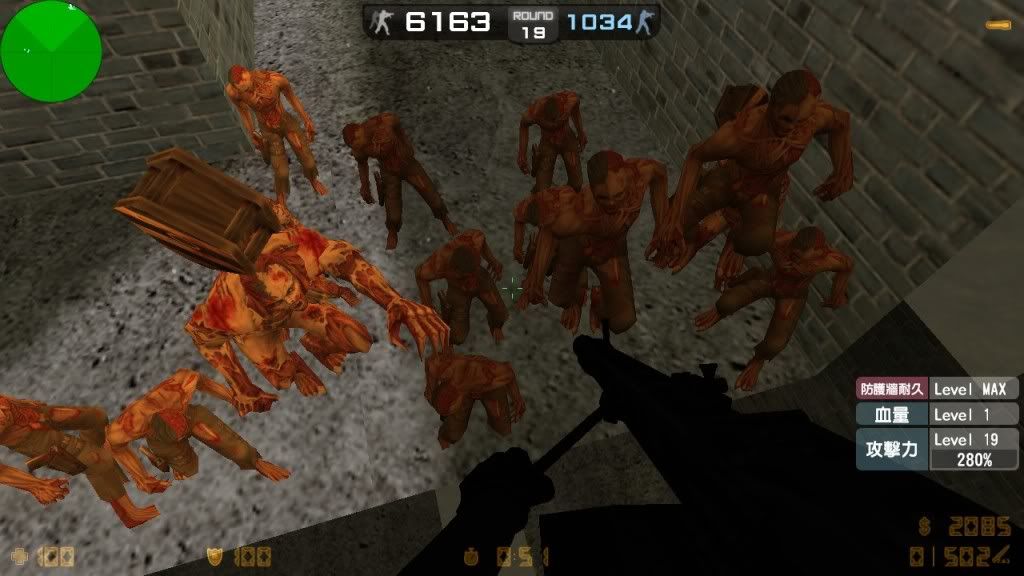This screenshot has height=576, width=1024.
Task: Select the 防護牆耐久 upgrade row
Action: (937, 389)
